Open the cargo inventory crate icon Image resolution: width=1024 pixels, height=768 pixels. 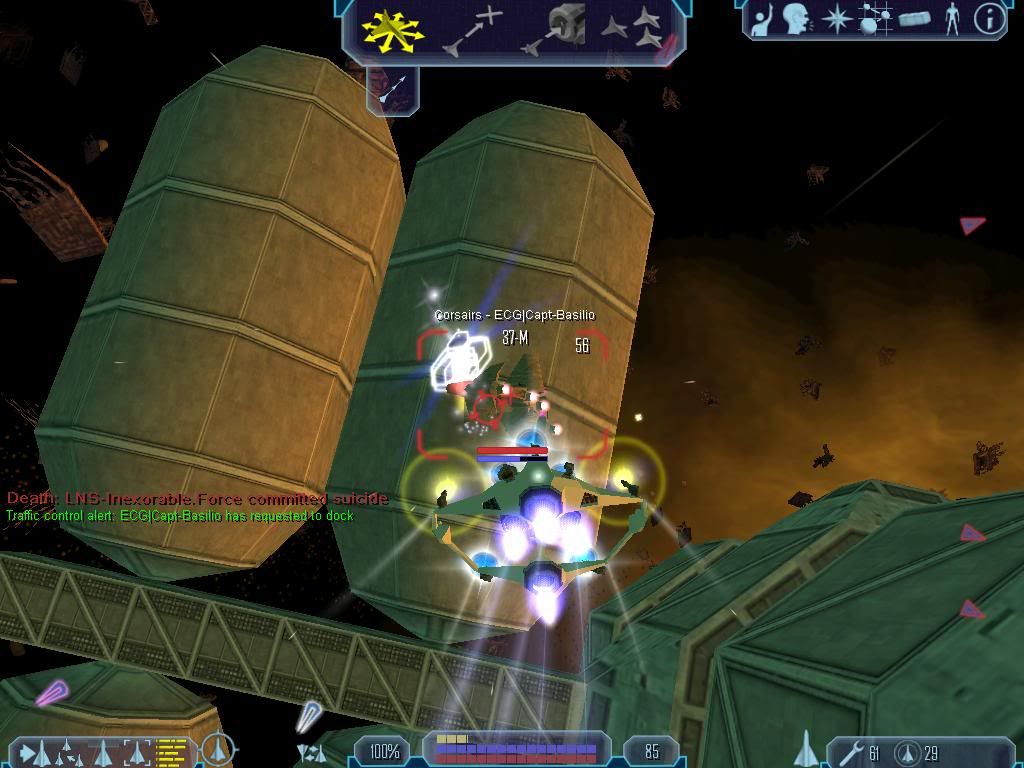[915, 19]
